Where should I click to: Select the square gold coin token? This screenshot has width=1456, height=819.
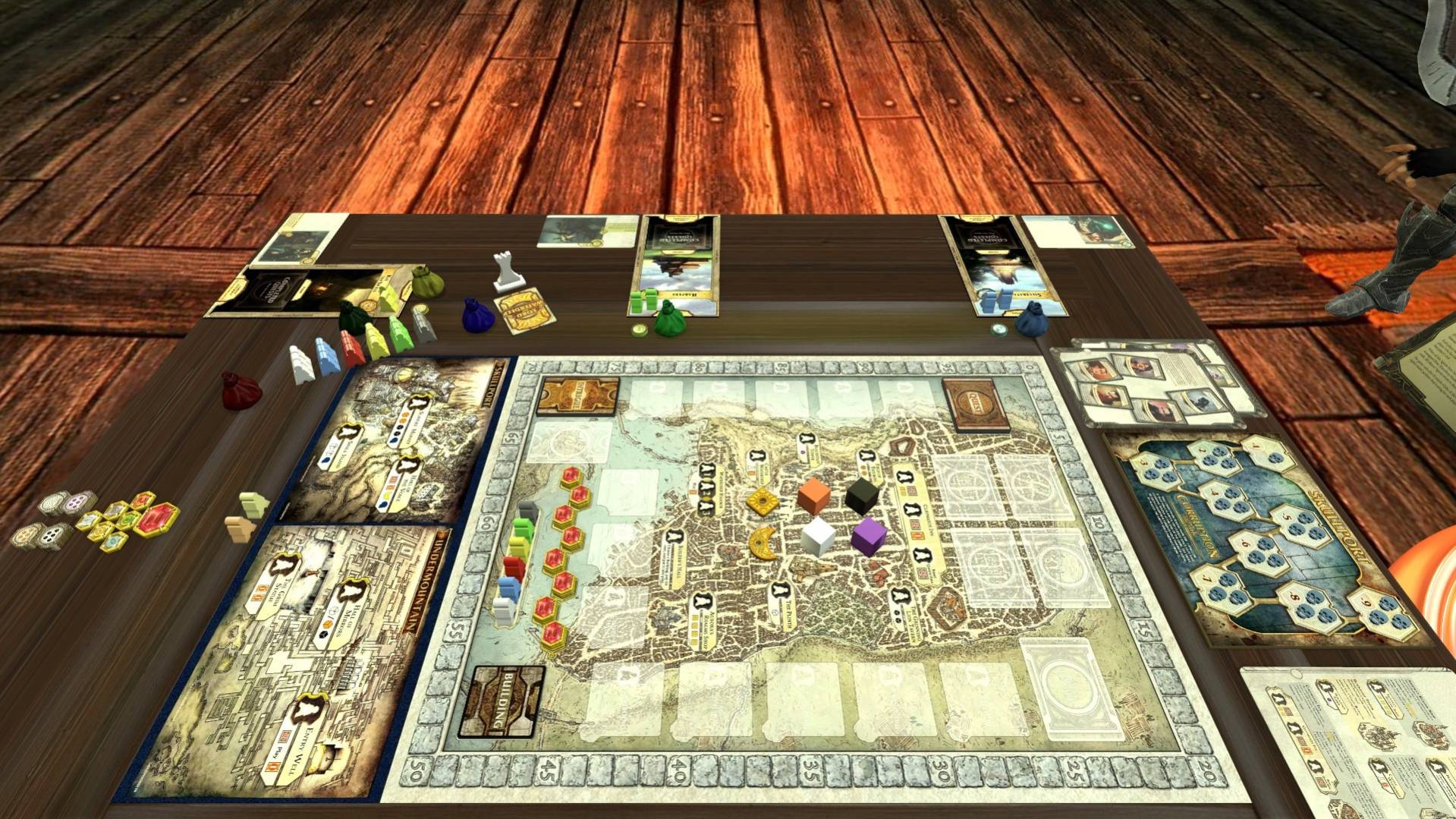tap(763, 501)
